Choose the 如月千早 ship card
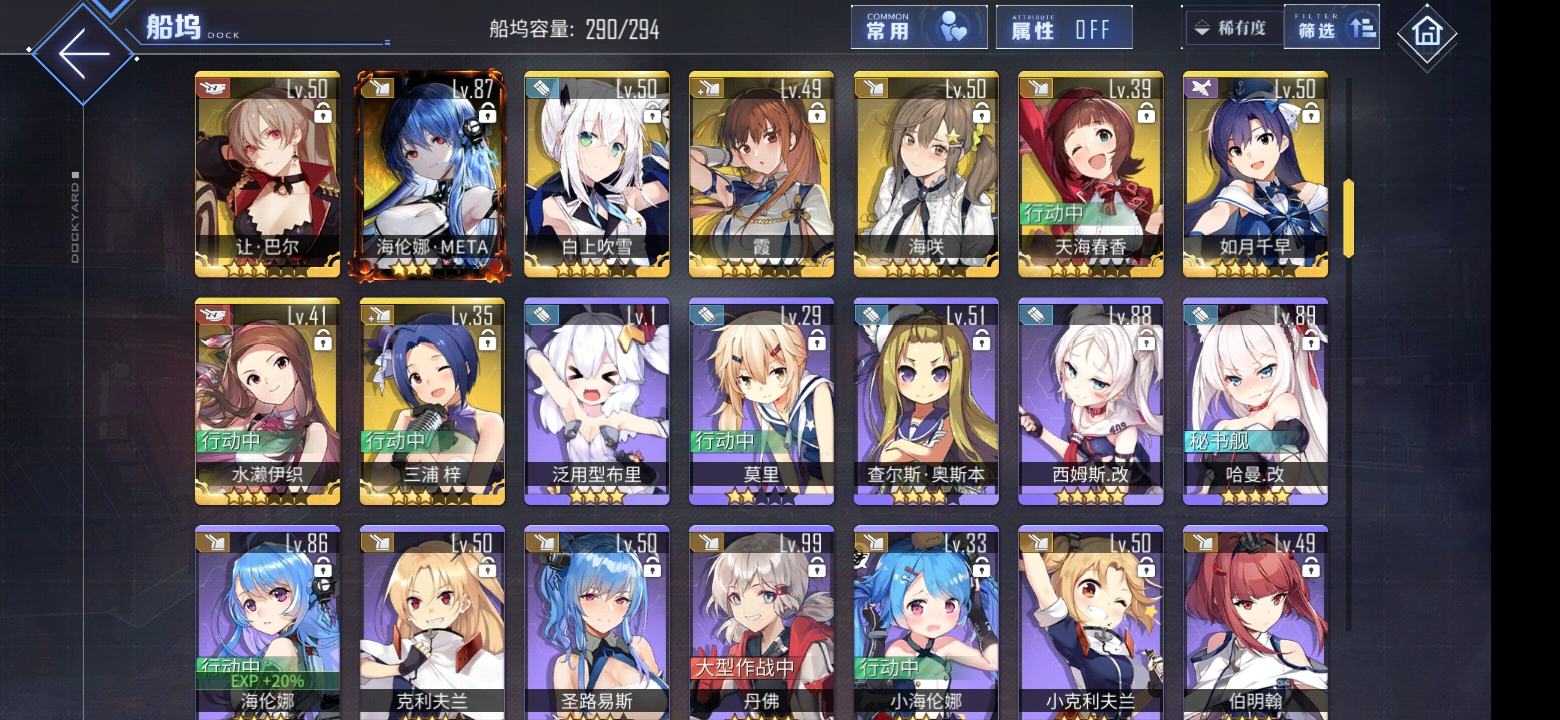This screenshot has width=1560, height=720. [x=1255, y=174]
